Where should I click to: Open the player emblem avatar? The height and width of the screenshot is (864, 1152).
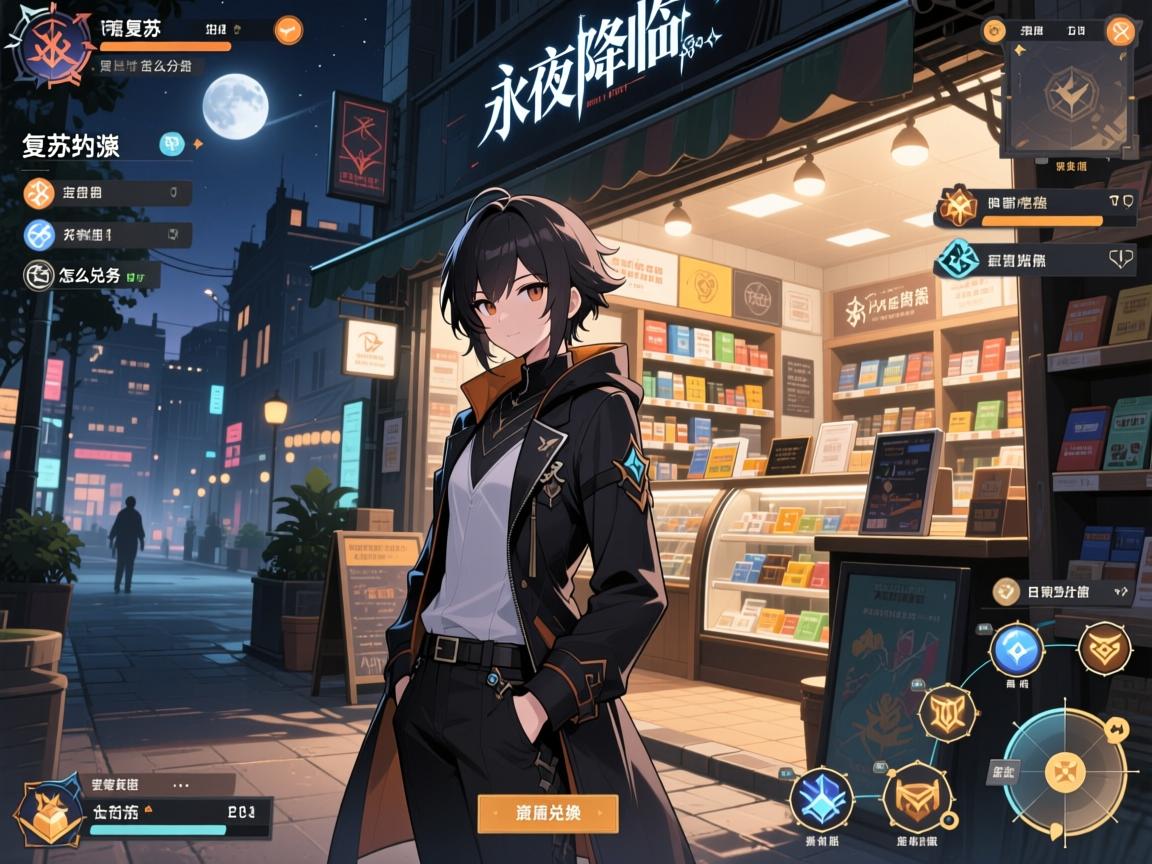[x=46, y=46]
